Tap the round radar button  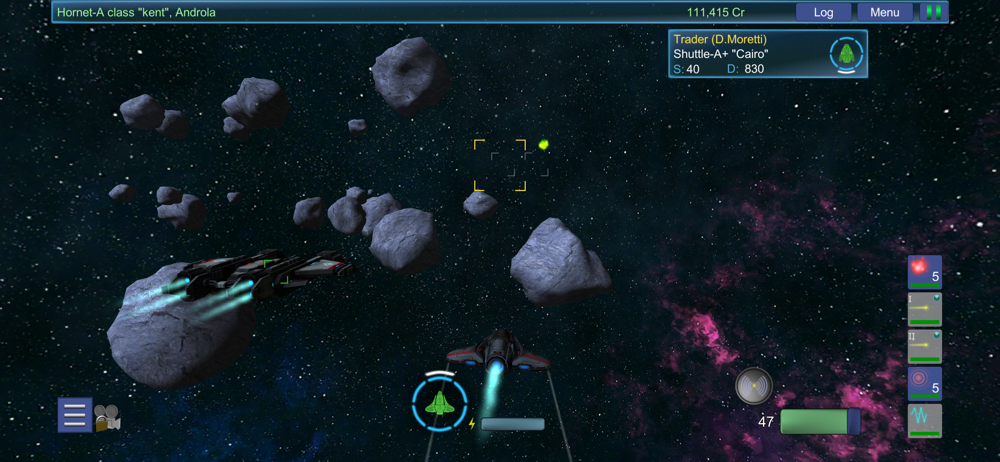(x=752, y=385)
